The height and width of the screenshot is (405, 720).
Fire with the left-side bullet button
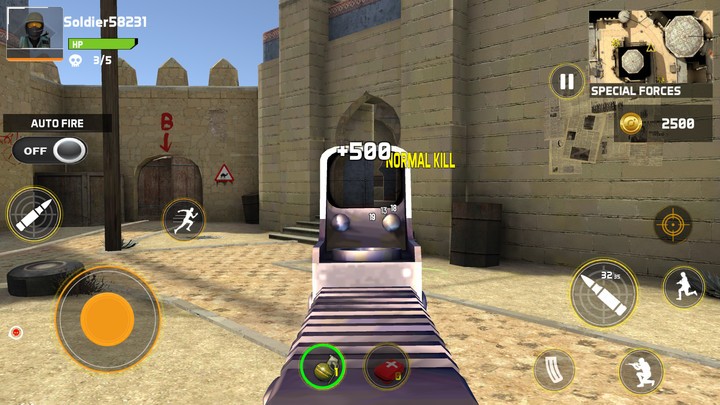33,214
